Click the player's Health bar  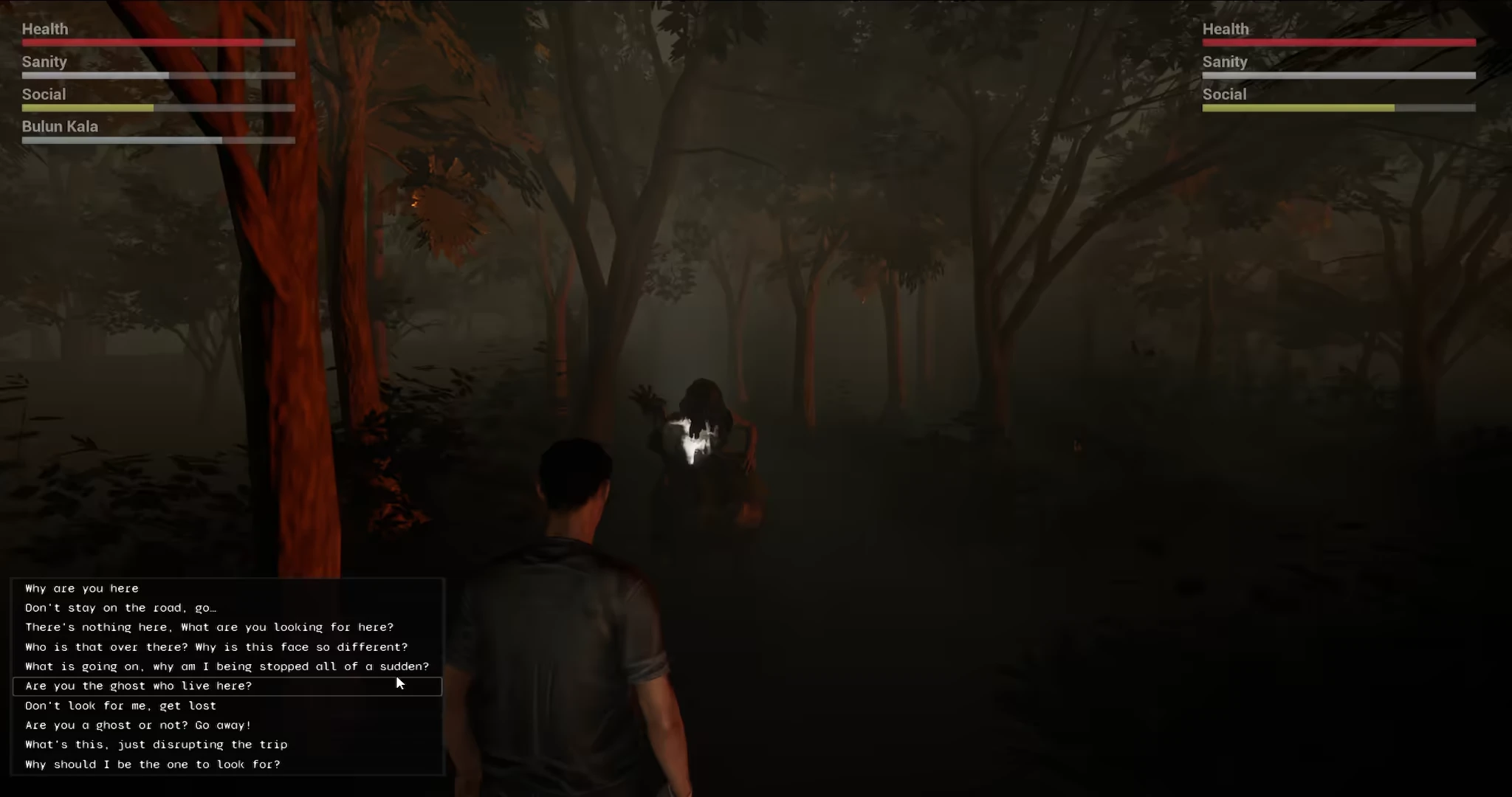(x=158, y=42)
